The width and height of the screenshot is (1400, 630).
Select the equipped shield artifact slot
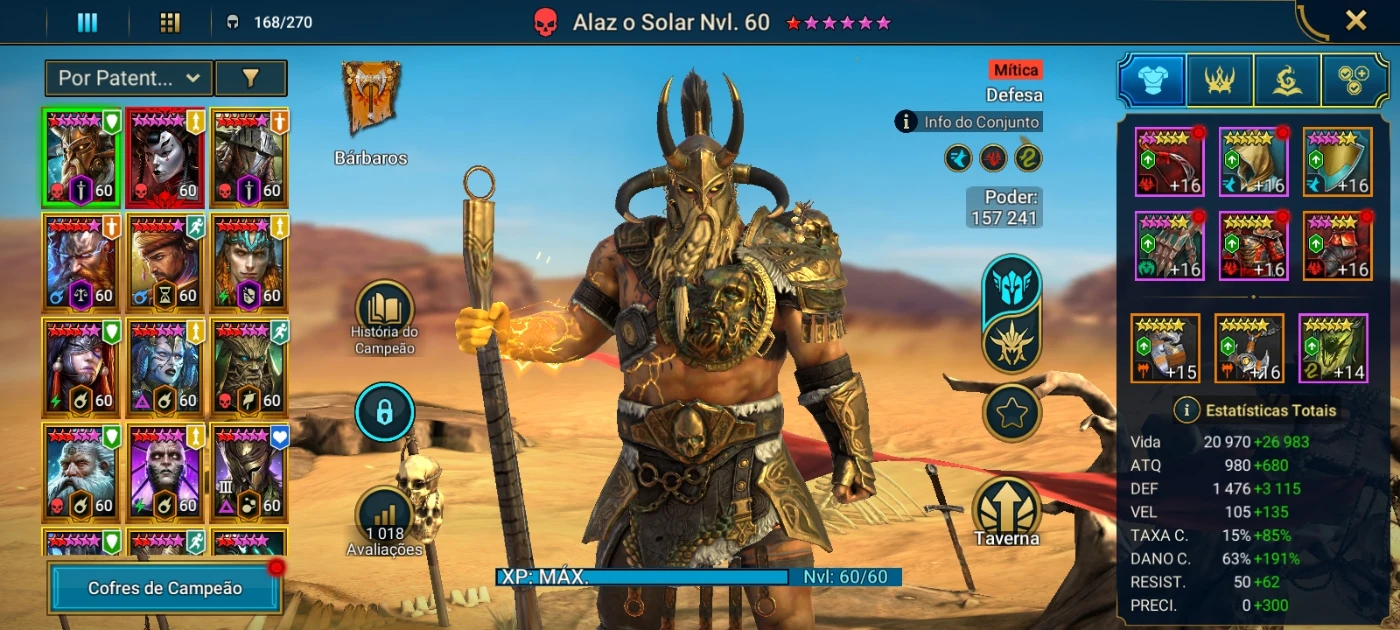pos(1337,162)
